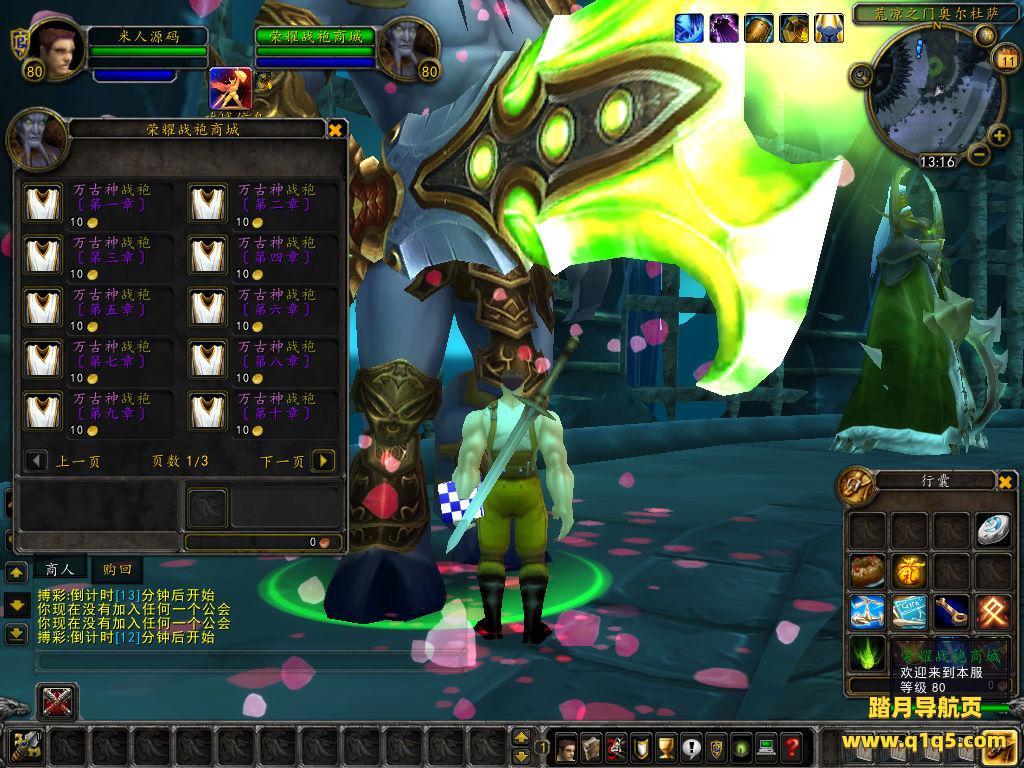Choose the 万古神战袍 第六章 tabard
This screenshot has height=768, width=1024.
click(208, 307)
